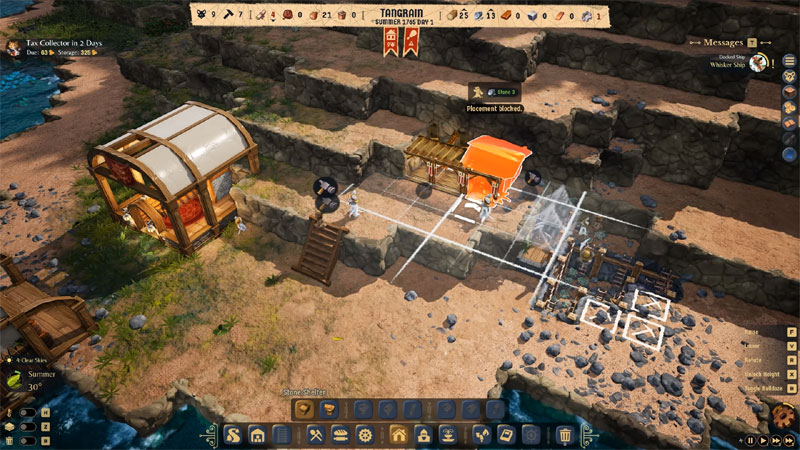Pause the game speed
Viewport: 800px width, 450px height.
[x=749, y=439]
